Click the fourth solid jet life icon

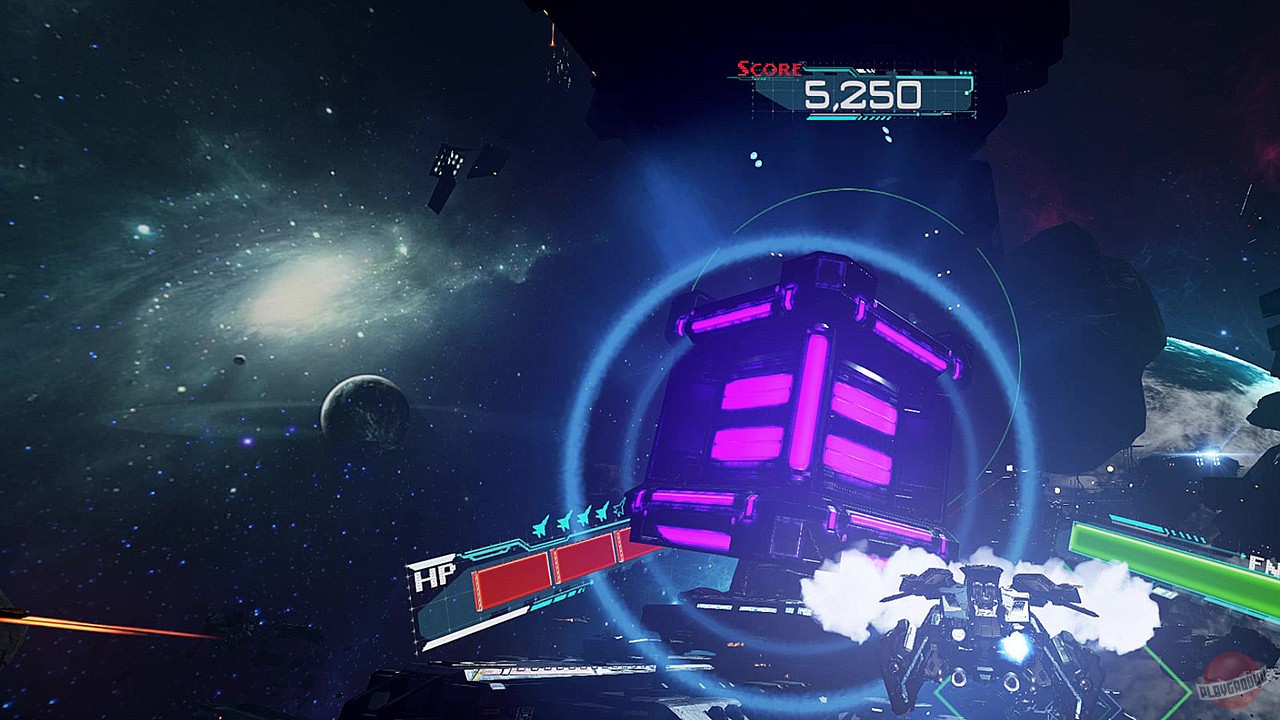[602, 512]
